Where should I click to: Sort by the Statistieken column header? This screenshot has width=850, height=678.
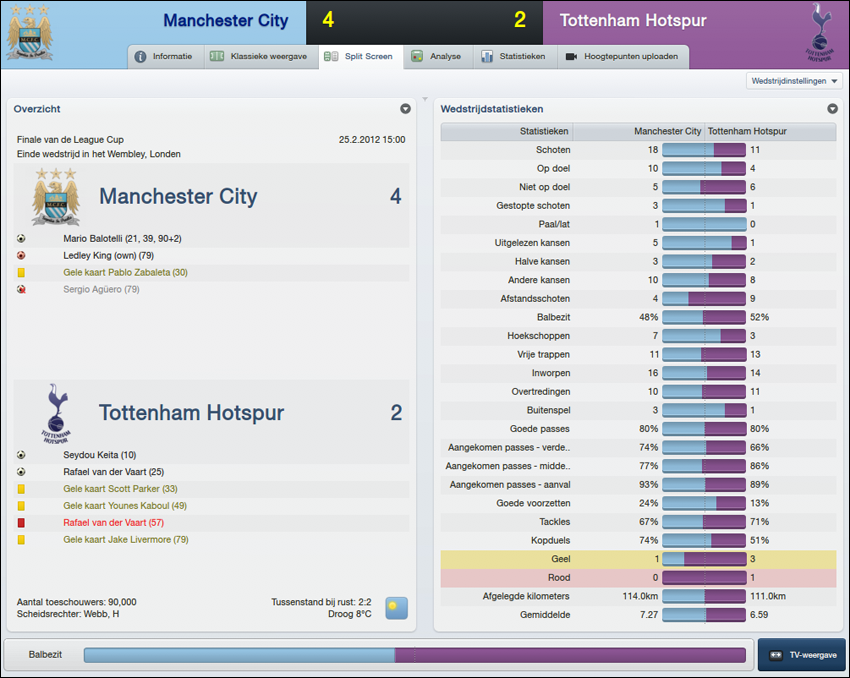coord(544,131)
